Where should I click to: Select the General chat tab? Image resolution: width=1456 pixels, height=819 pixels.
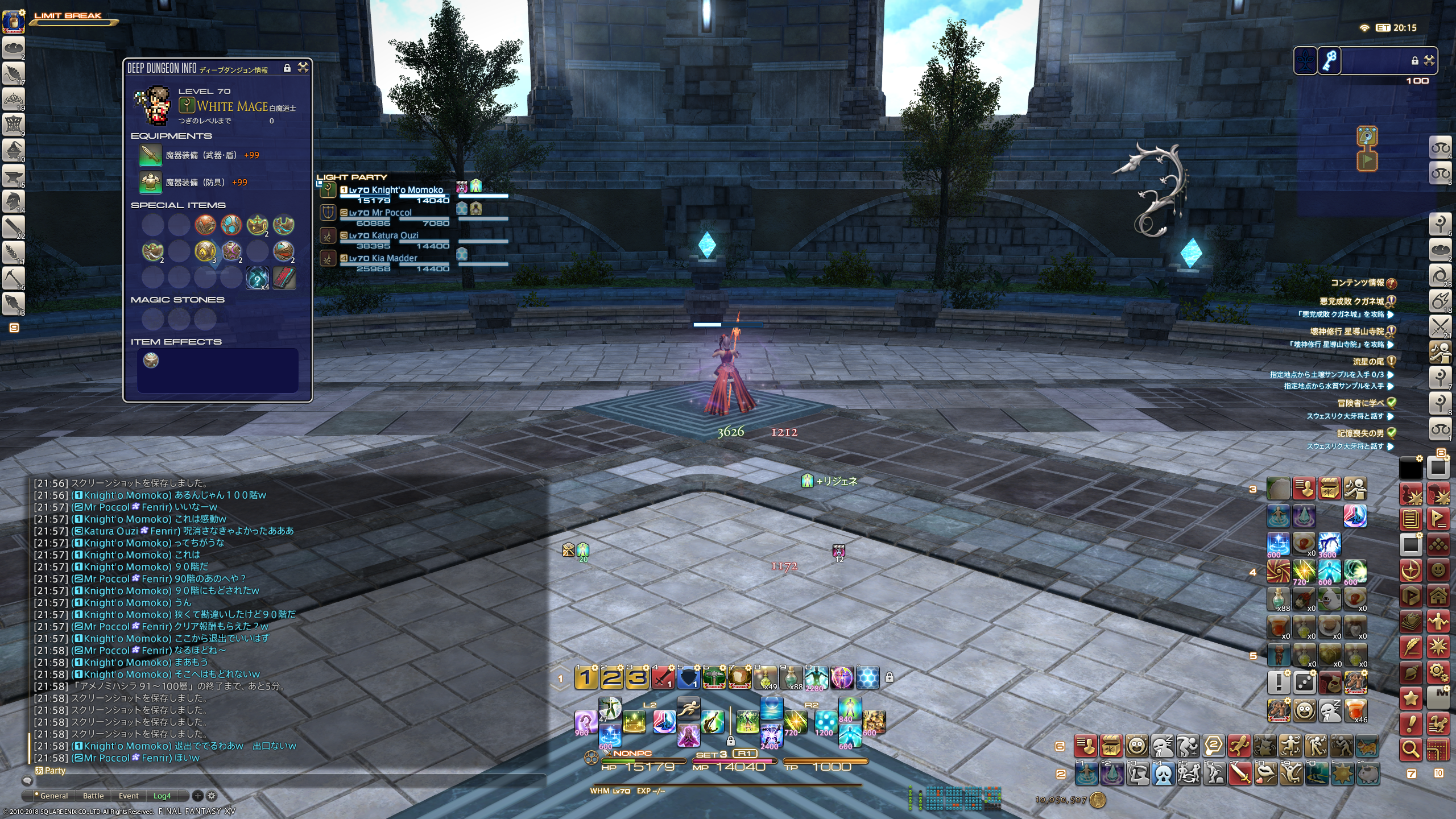click(x=52, y=796)
